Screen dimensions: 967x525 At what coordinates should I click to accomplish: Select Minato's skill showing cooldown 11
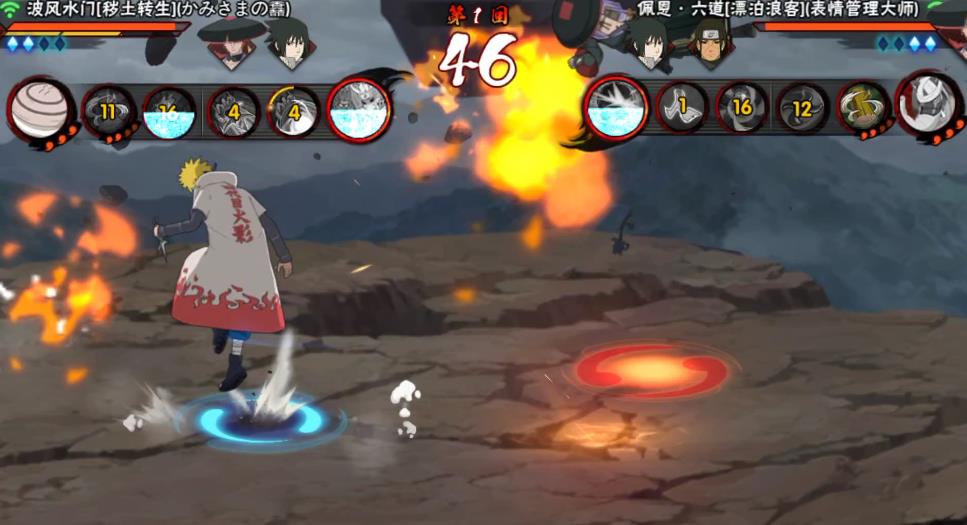(108, 111)
